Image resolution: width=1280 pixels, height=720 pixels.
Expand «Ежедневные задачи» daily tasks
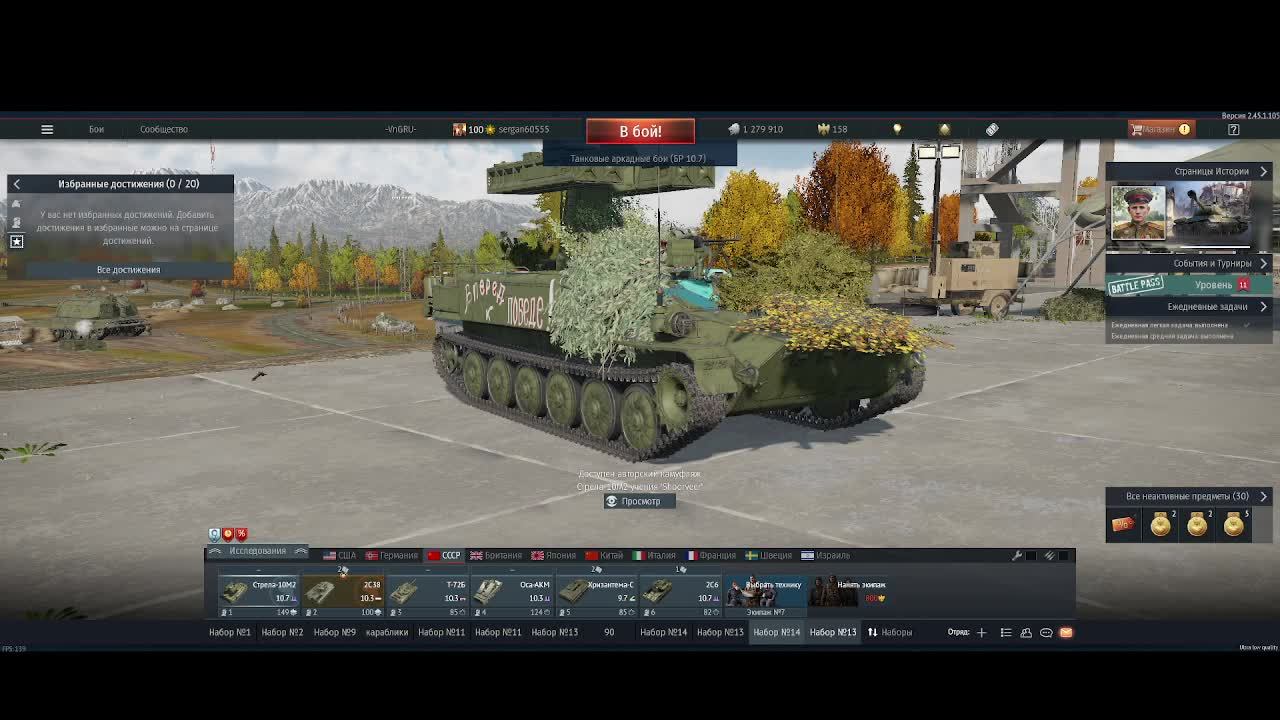click(x=1207, y=307)
